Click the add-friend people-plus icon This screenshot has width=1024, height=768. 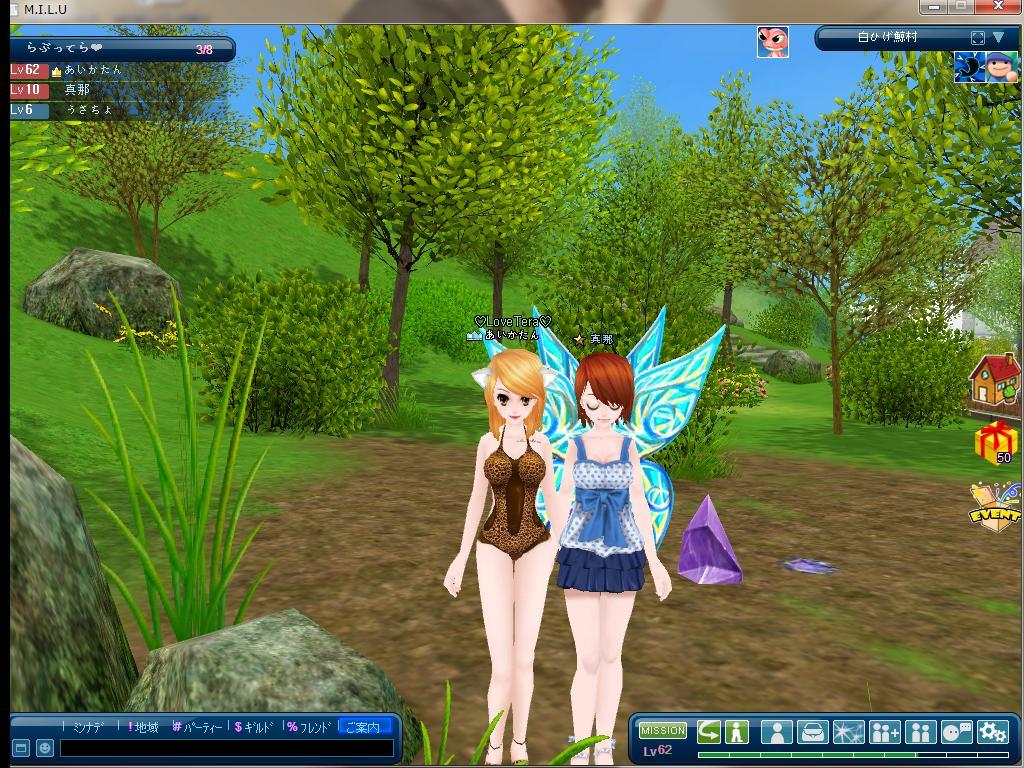pos(884,732)
